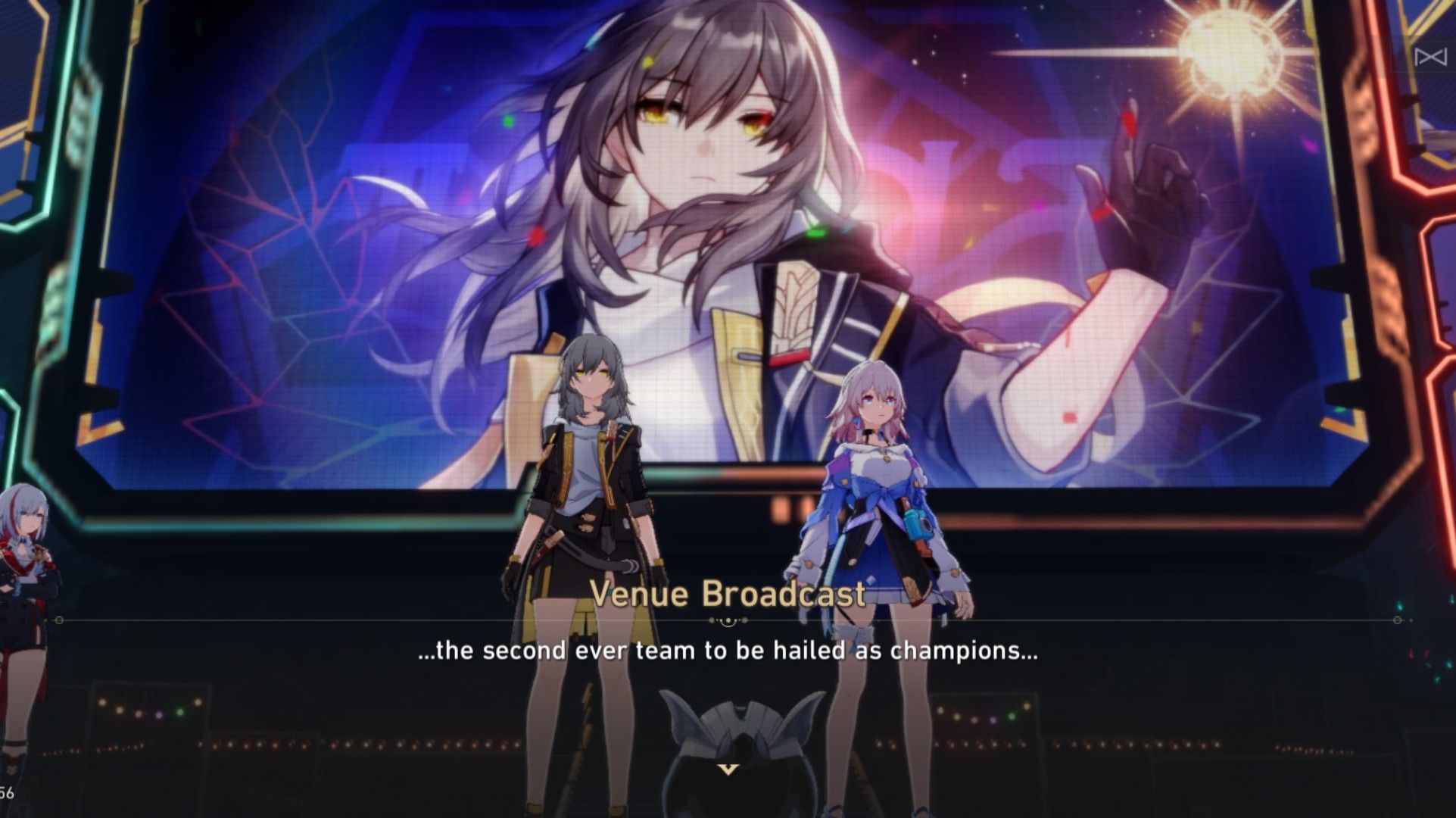This screenshot has height=818, width=1456.
Task: Select the diamond ornament right of Venue Broadcast
Action: (x=744, y=620)
